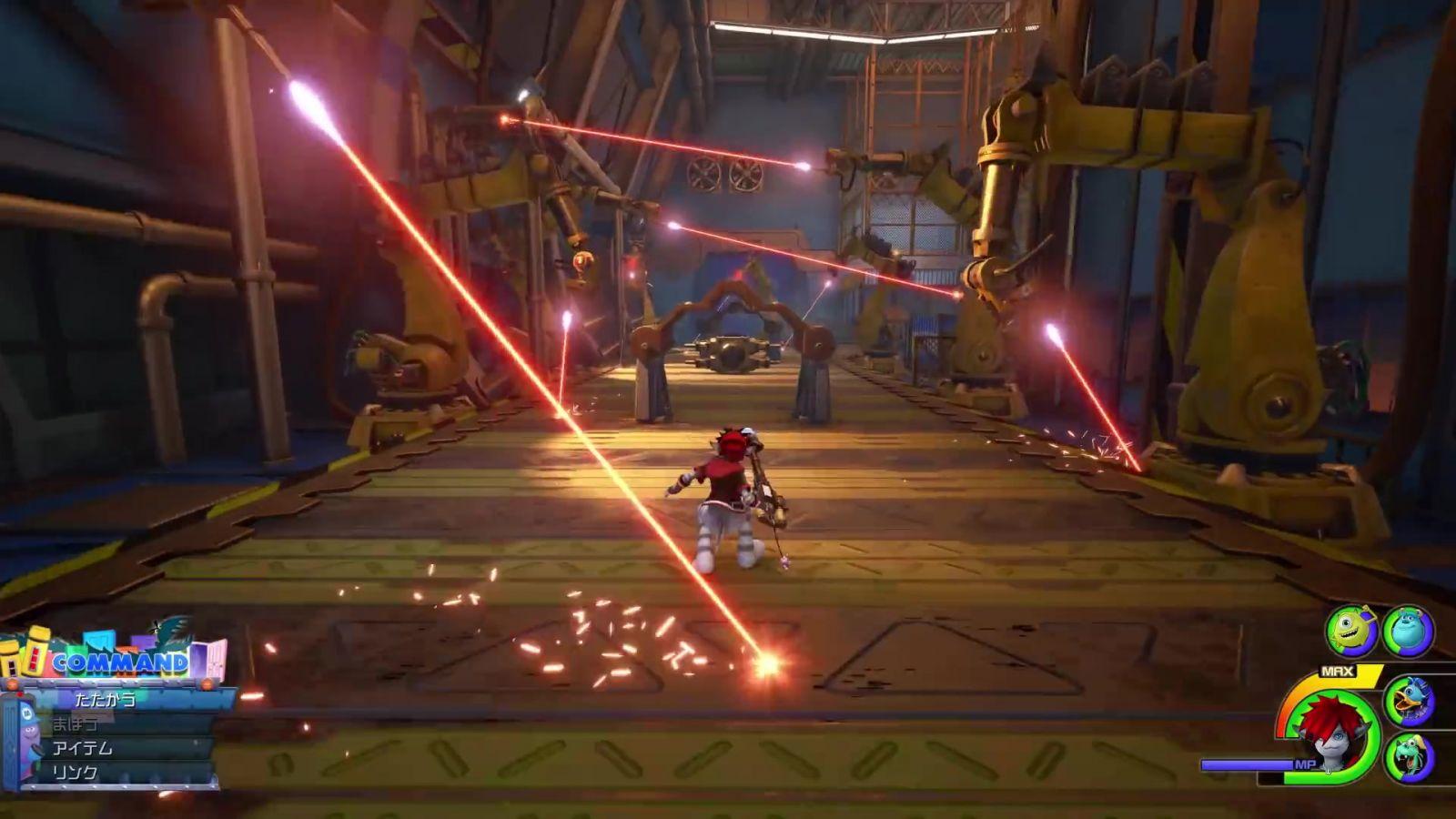Select the たたかう attack command

[106, 699]
